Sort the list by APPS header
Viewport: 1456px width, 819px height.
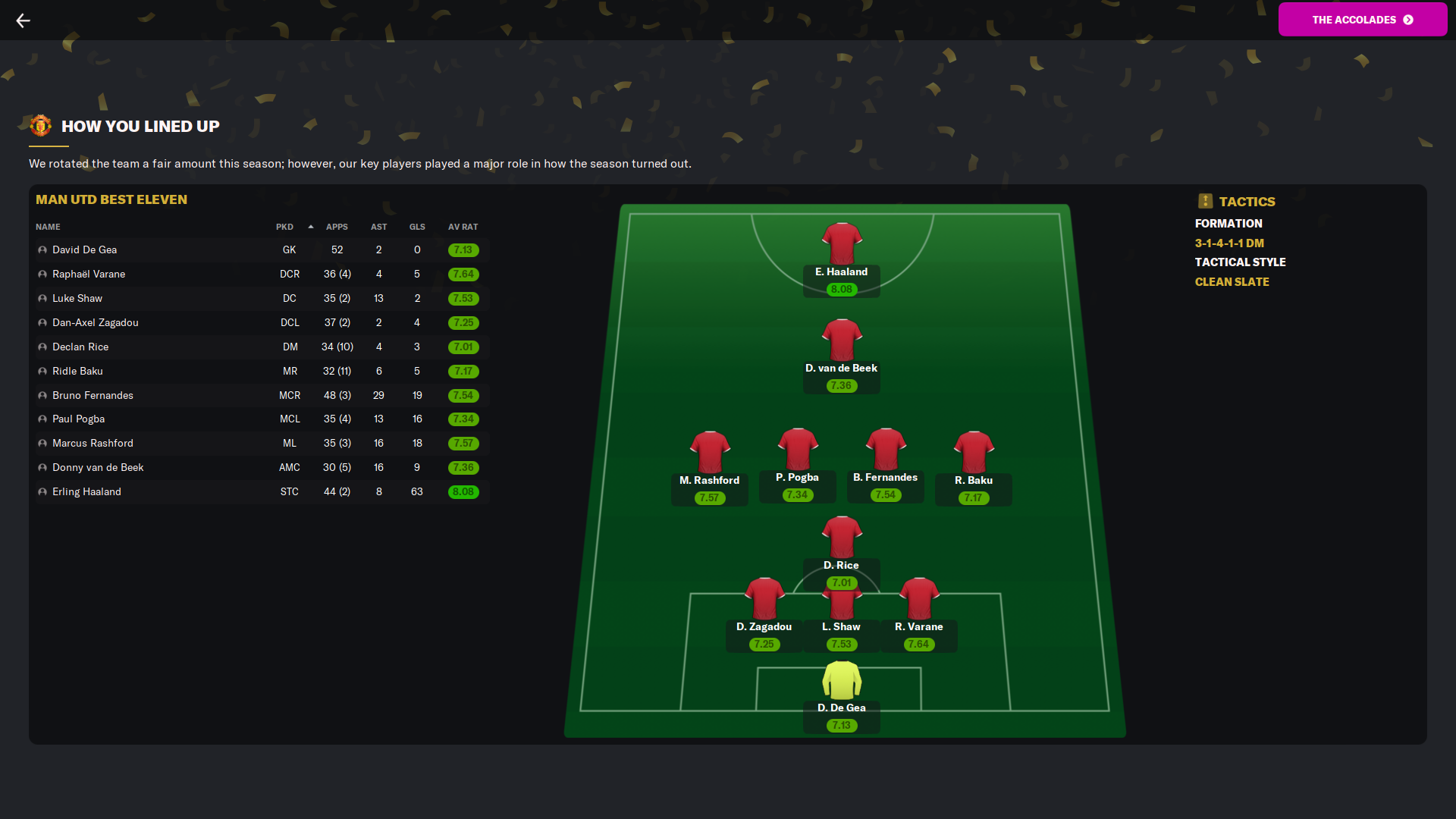point(337,227)
